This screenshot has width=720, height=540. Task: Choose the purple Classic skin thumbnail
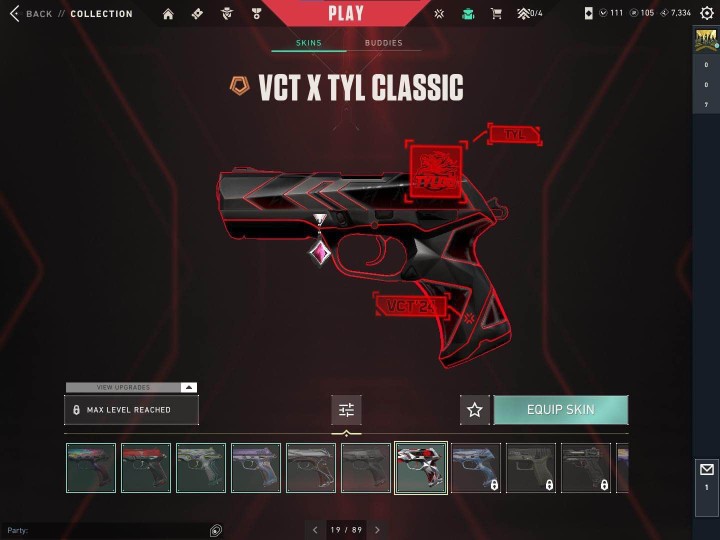coord(256,468)
